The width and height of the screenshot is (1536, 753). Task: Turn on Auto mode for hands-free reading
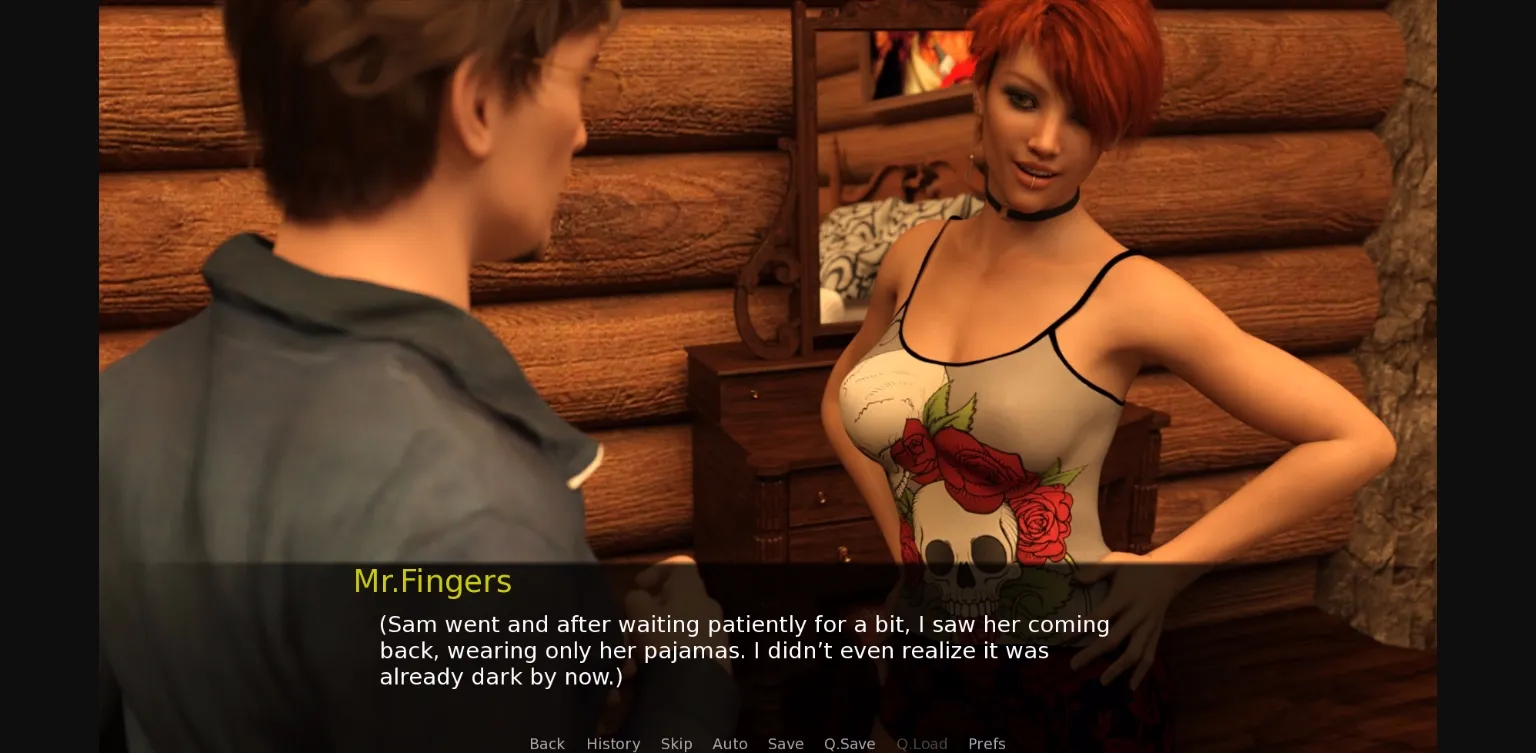pyautogui.click(x=729, y=744)
